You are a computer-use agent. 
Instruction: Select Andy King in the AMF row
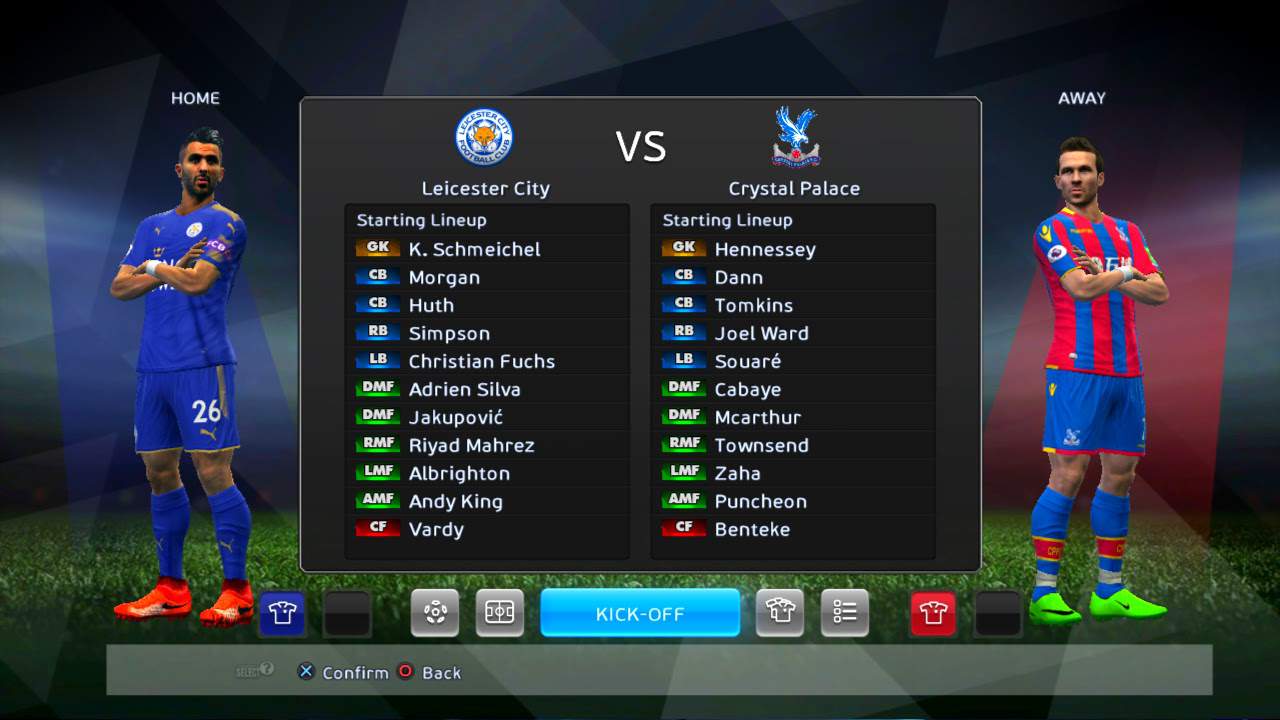455,501
